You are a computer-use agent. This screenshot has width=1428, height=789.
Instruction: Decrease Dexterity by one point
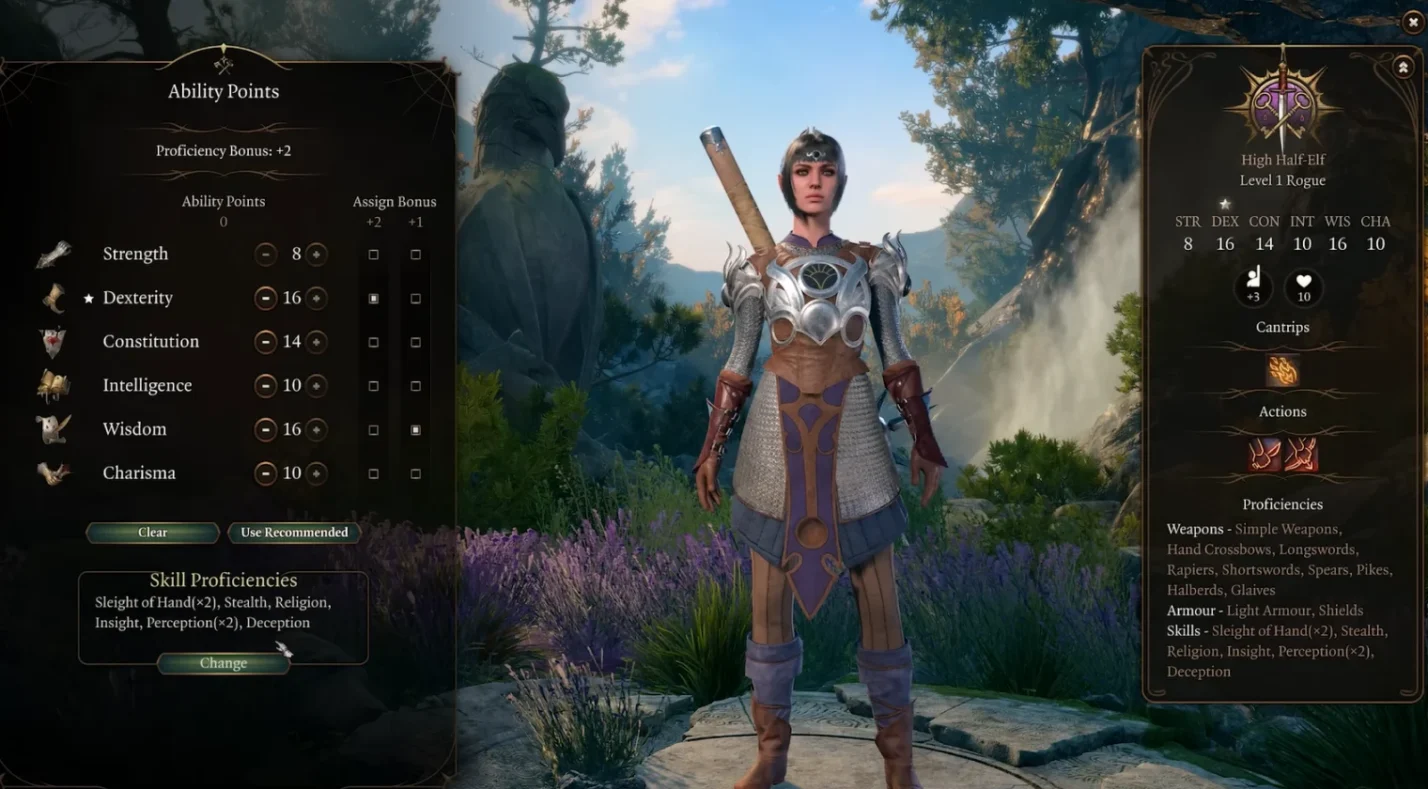tap(265, 298)
